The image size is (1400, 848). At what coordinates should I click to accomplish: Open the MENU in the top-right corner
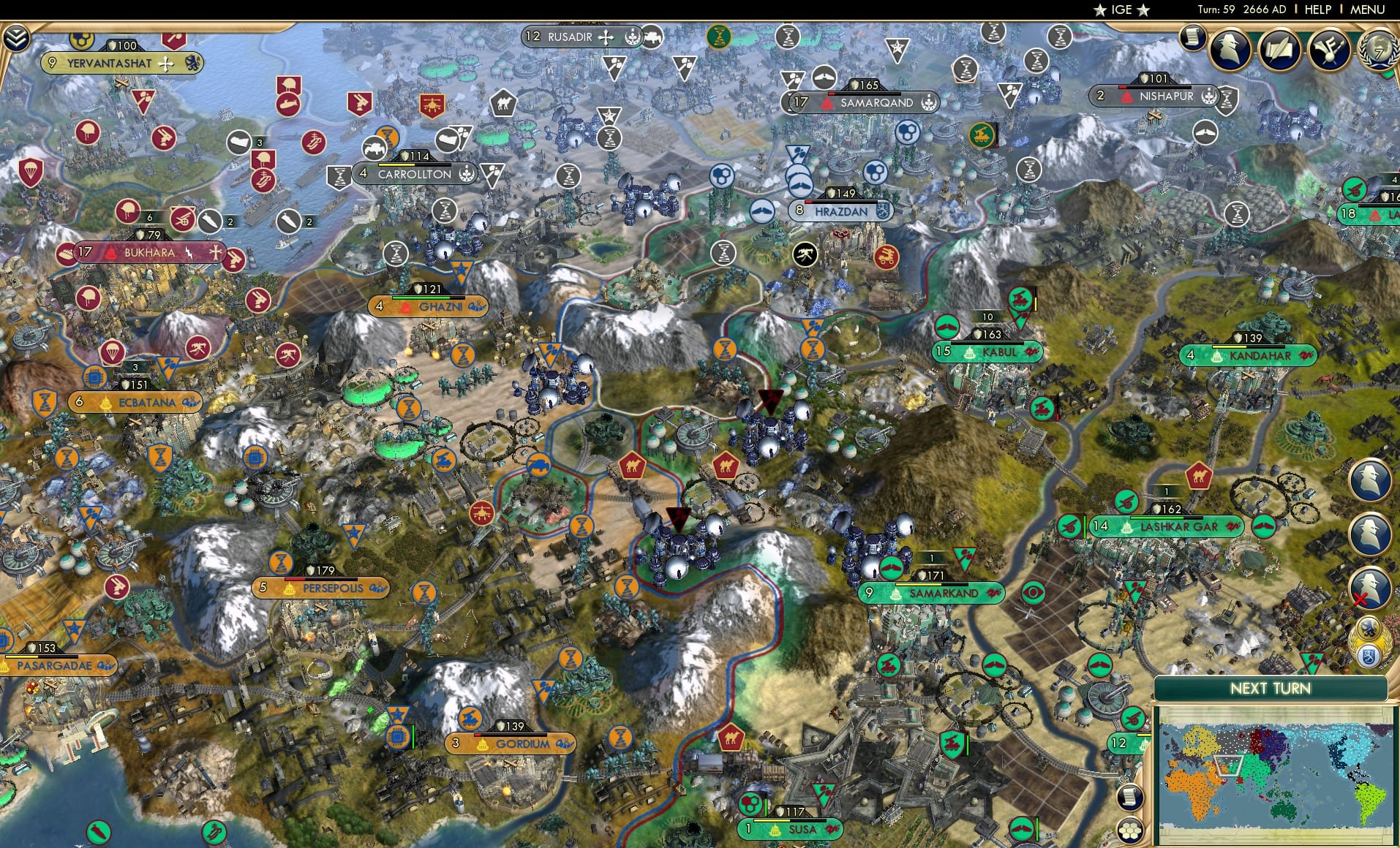coord(1368,10)
